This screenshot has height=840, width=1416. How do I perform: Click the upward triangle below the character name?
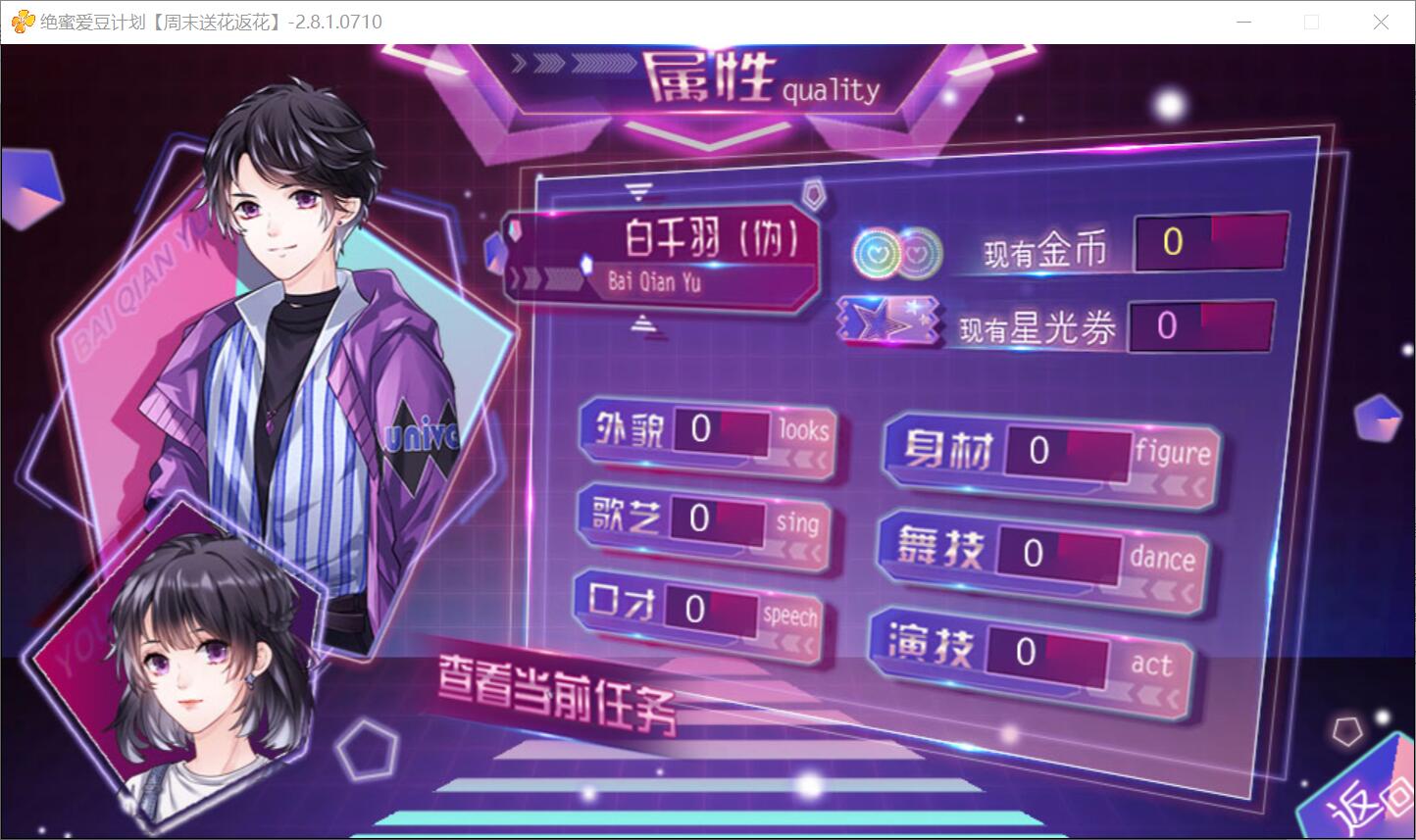[641, 321]
